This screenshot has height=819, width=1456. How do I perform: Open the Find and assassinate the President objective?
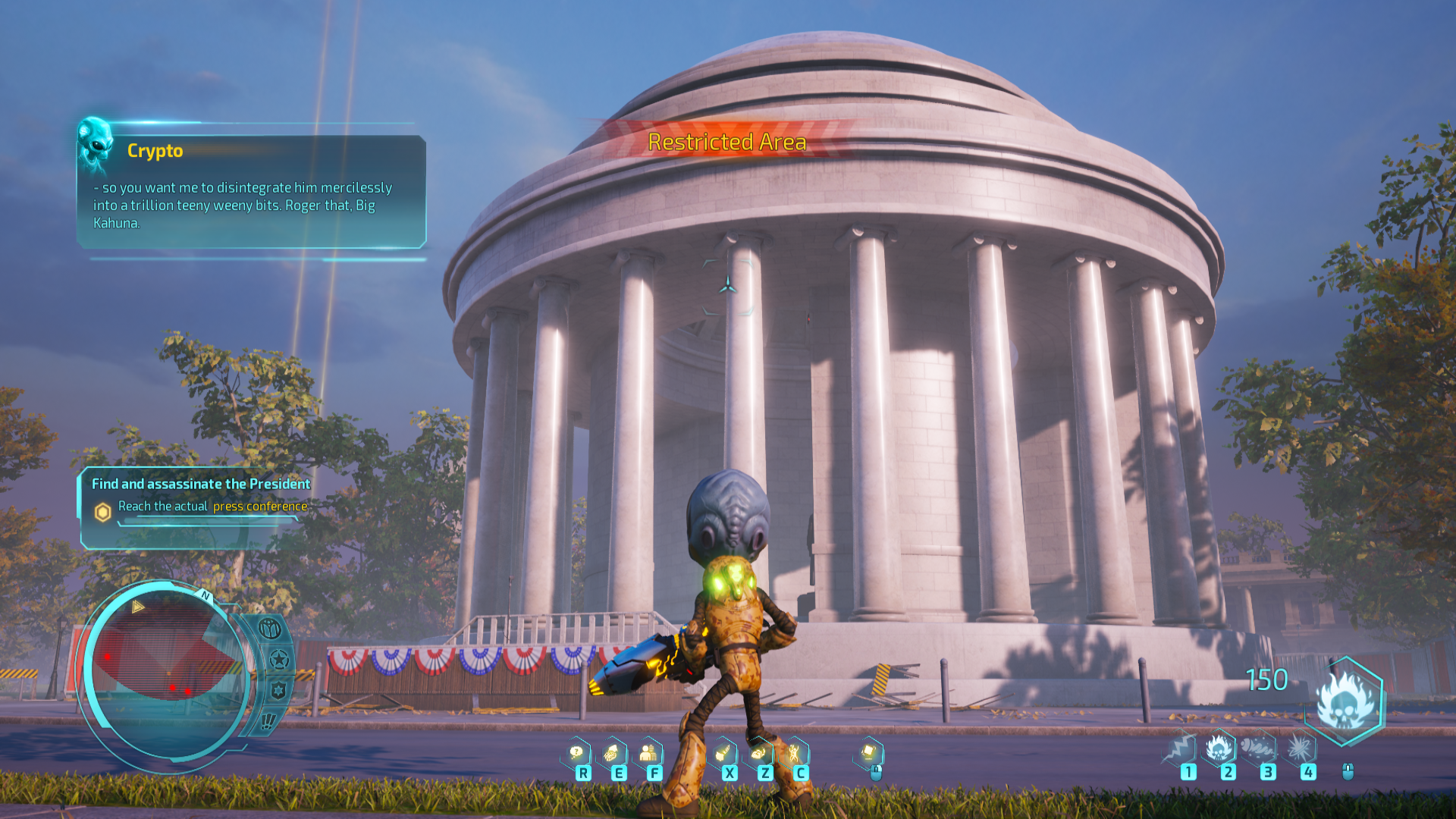pyautogui.click(x=200, y=484)
